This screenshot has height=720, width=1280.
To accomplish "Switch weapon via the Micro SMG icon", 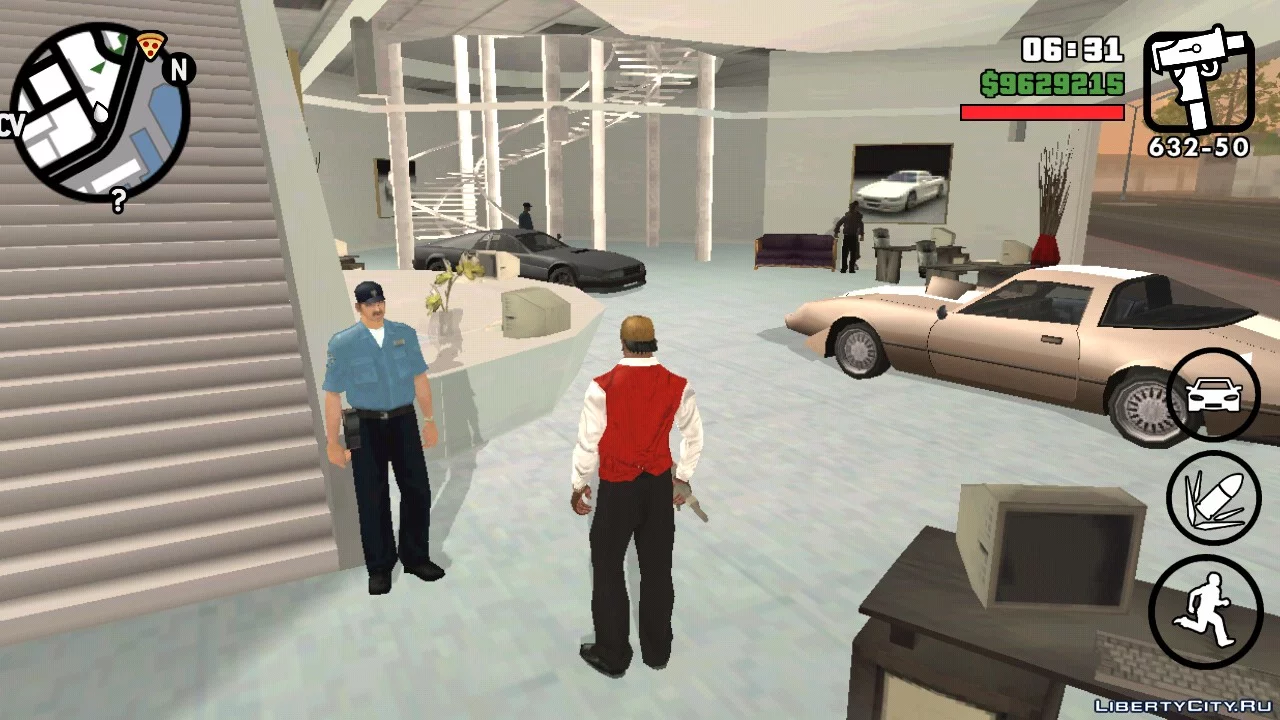I will (1197, 80).
